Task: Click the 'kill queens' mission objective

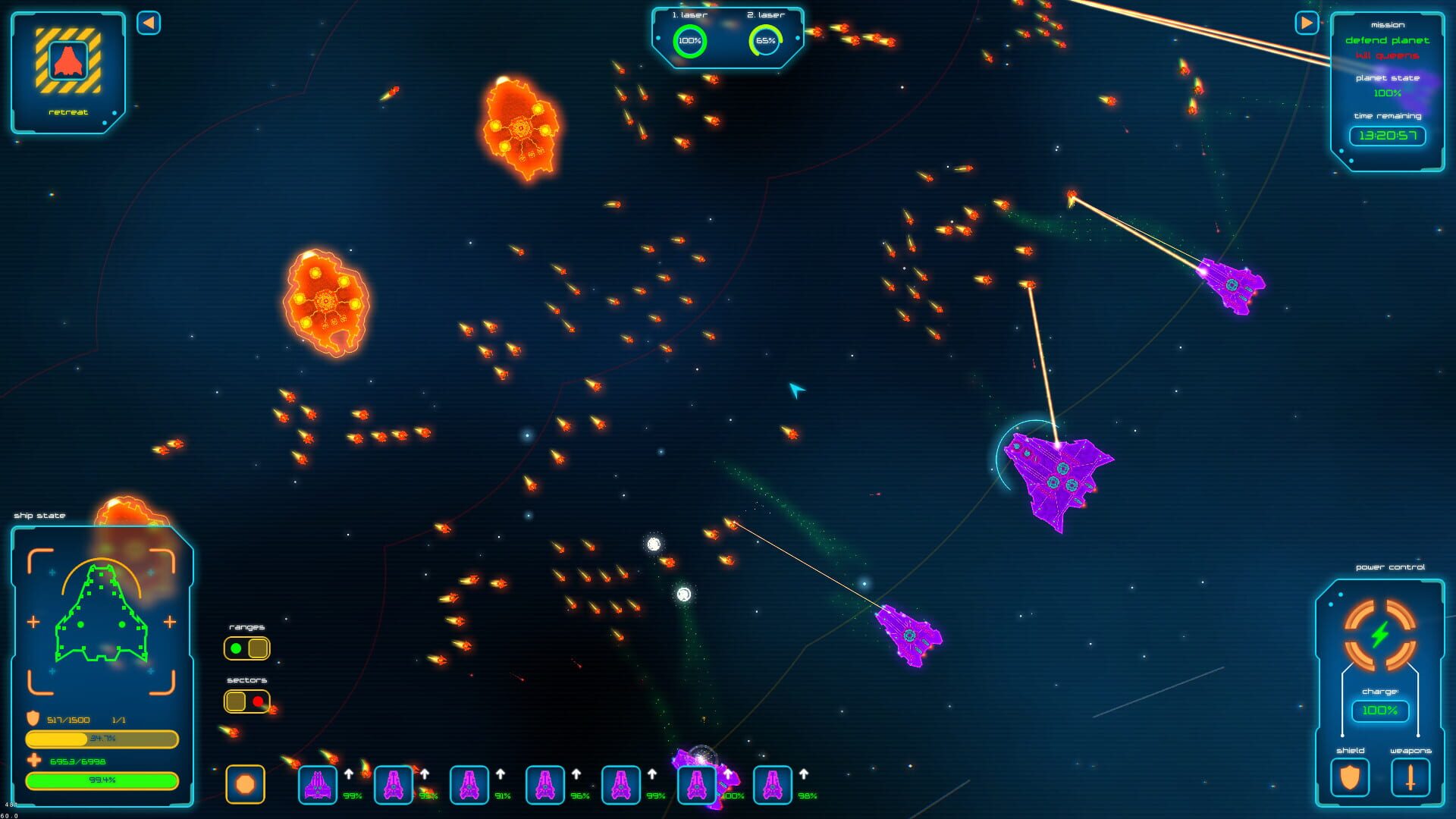Action: (1387, 55)
